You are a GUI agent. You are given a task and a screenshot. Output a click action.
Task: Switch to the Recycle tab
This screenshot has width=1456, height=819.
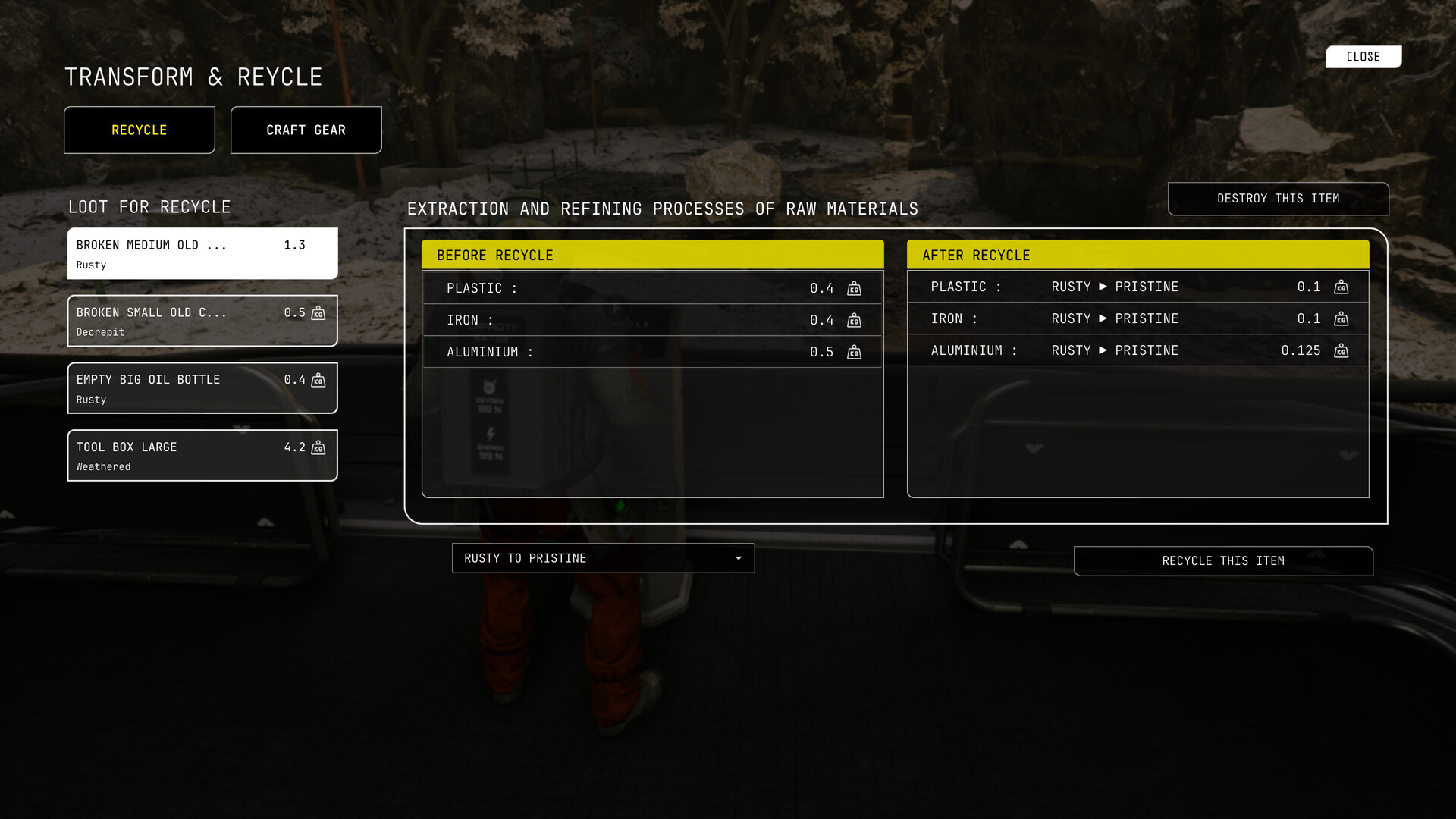pos(139,130)
